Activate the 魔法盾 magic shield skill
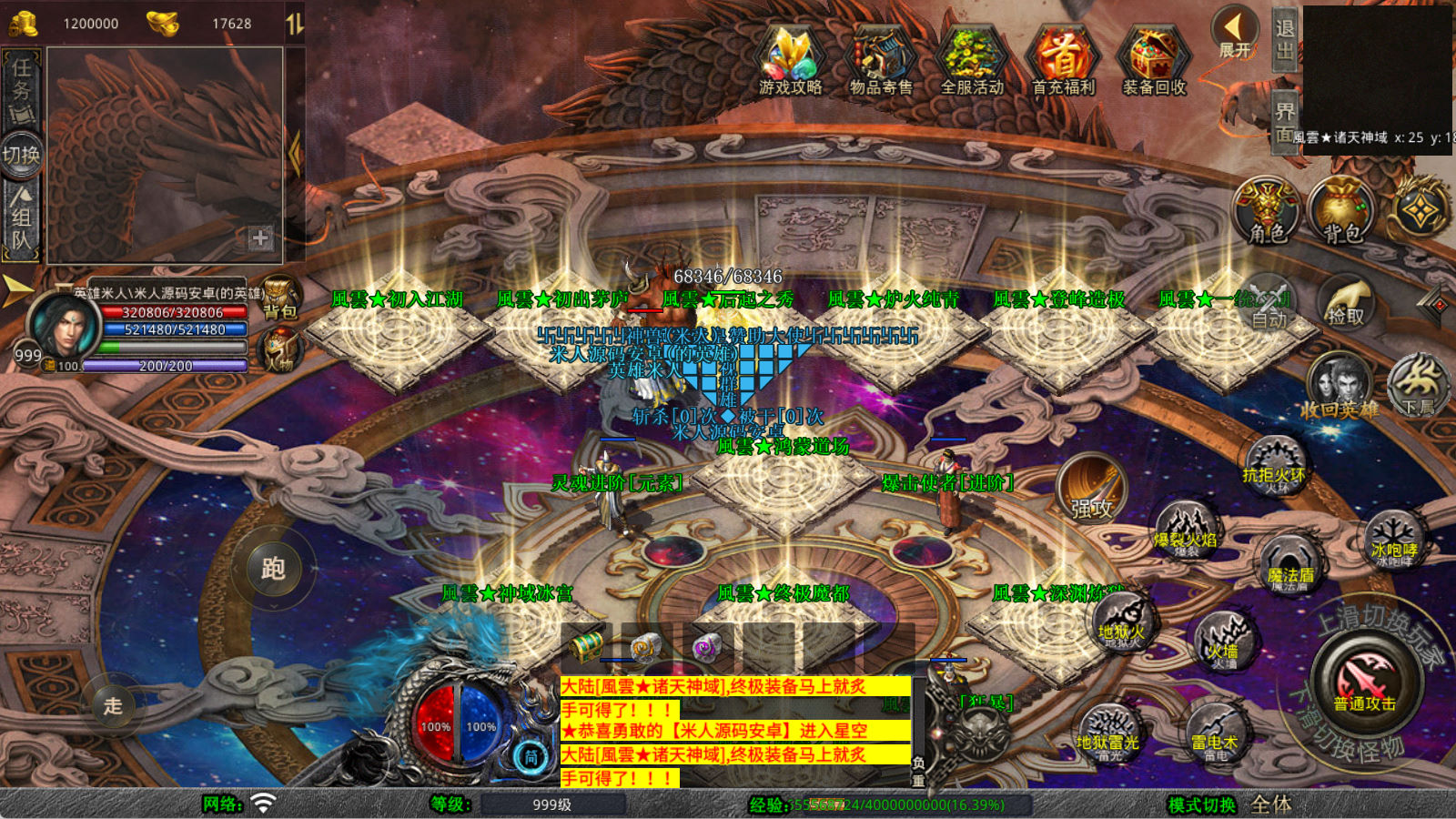 [x=1290, y=564]
